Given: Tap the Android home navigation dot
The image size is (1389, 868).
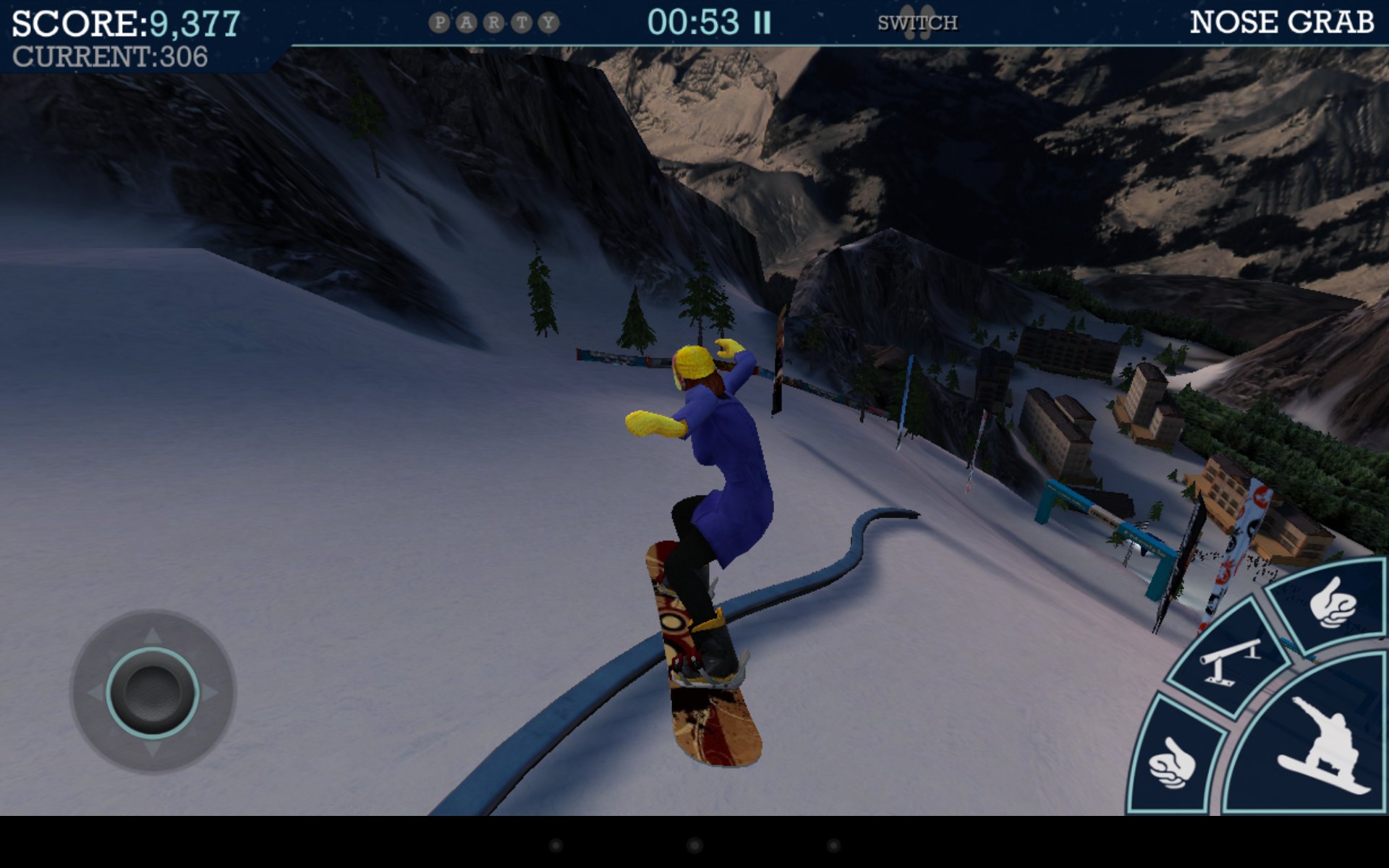Looking at the screenshot, I should click(x=694, y=845).
